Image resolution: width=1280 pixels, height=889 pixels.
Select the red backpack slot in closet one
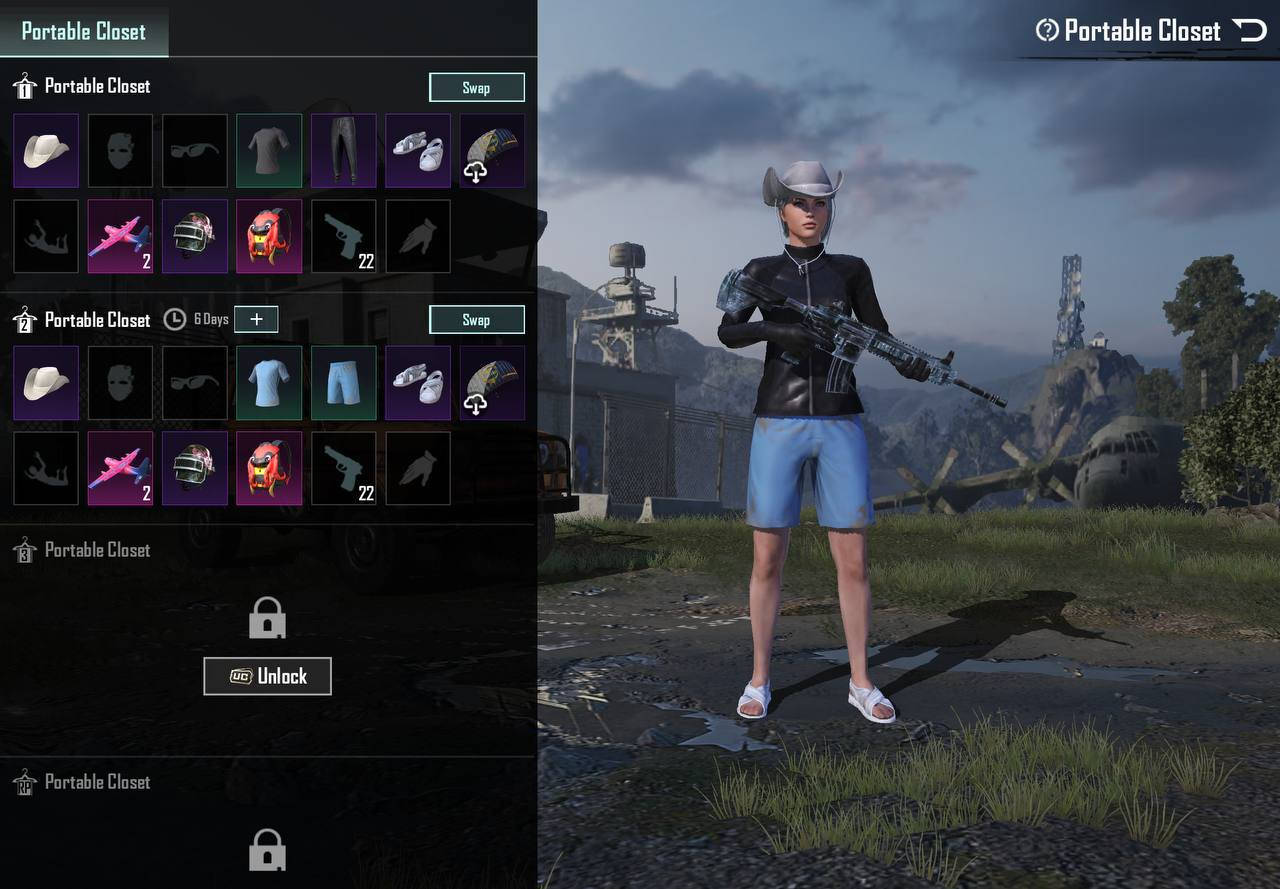[269, 237]
